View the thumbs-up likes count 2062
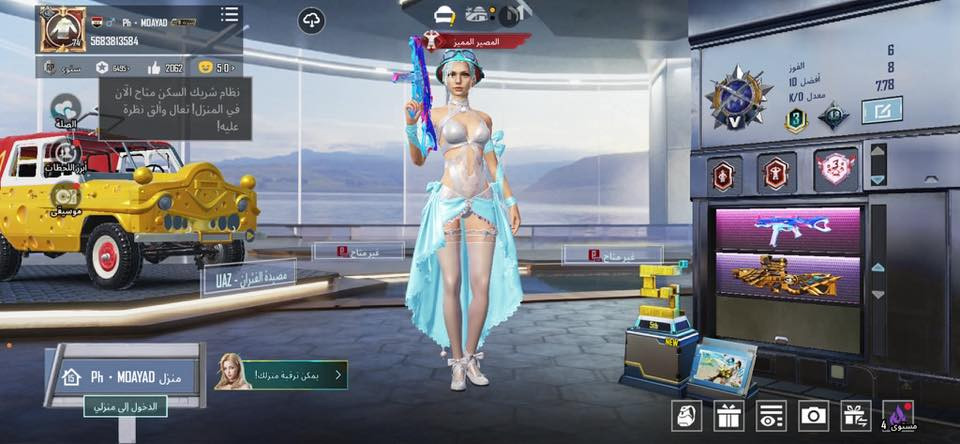The height and width of the screenshot is (444, 960). [x=164, y=68]
